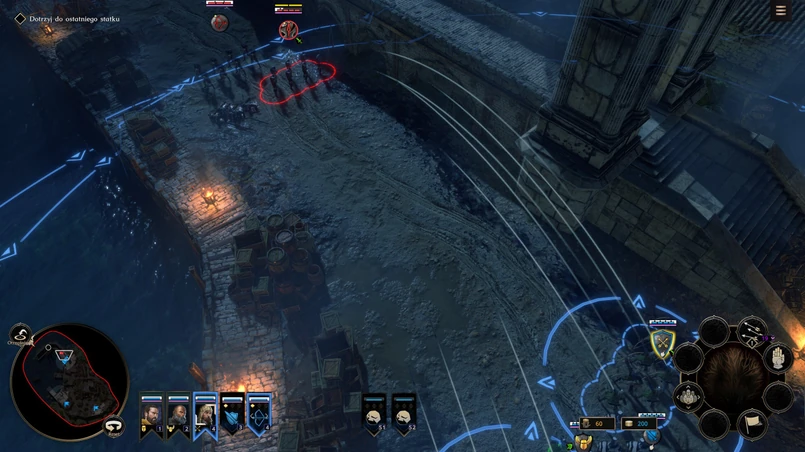Use the white flag retreat command
The width and height of the screenshot is (805, 452).
(752, 424)
